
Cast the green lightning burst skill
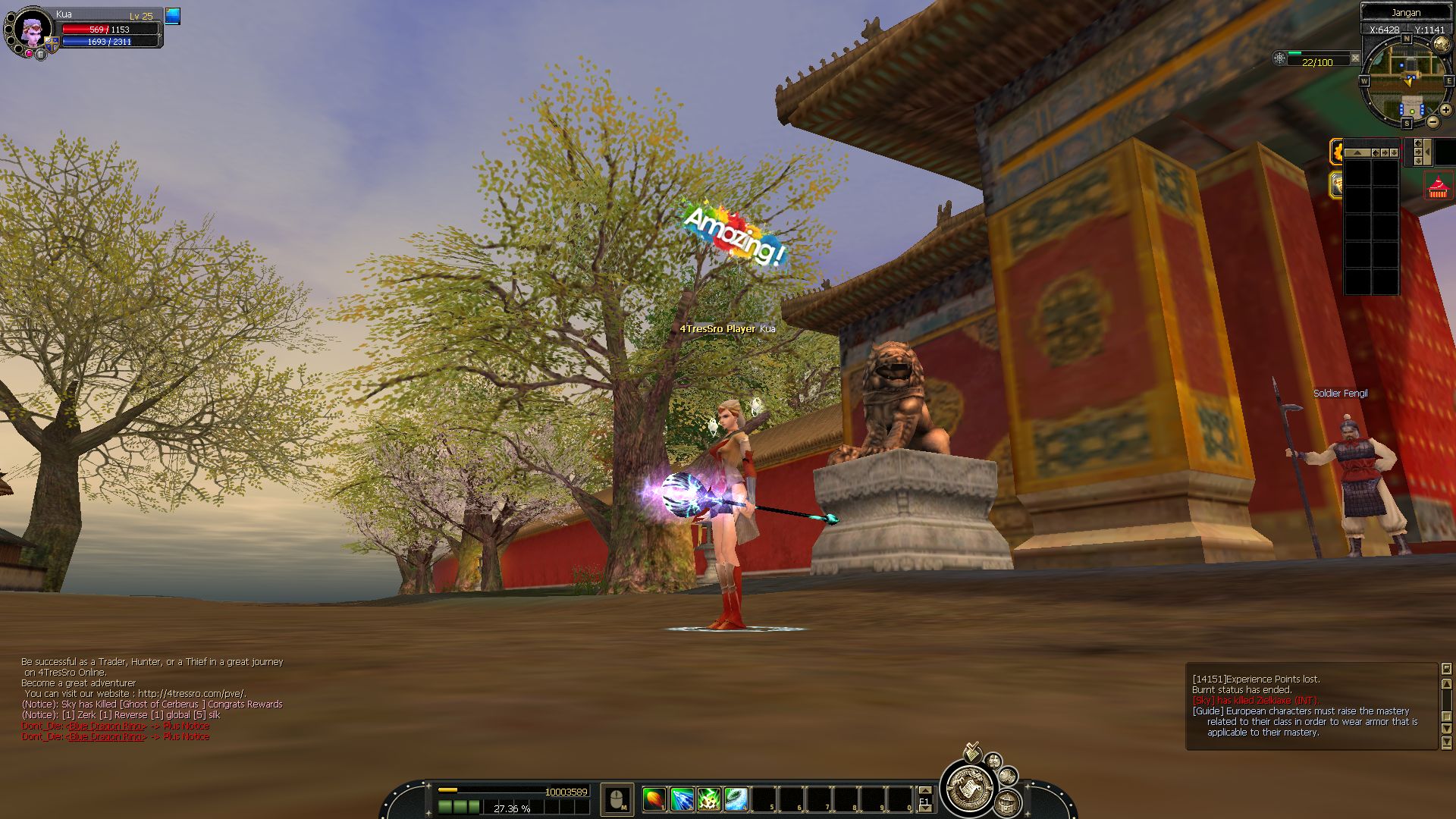pyautogui.click(x=709, y=799)
